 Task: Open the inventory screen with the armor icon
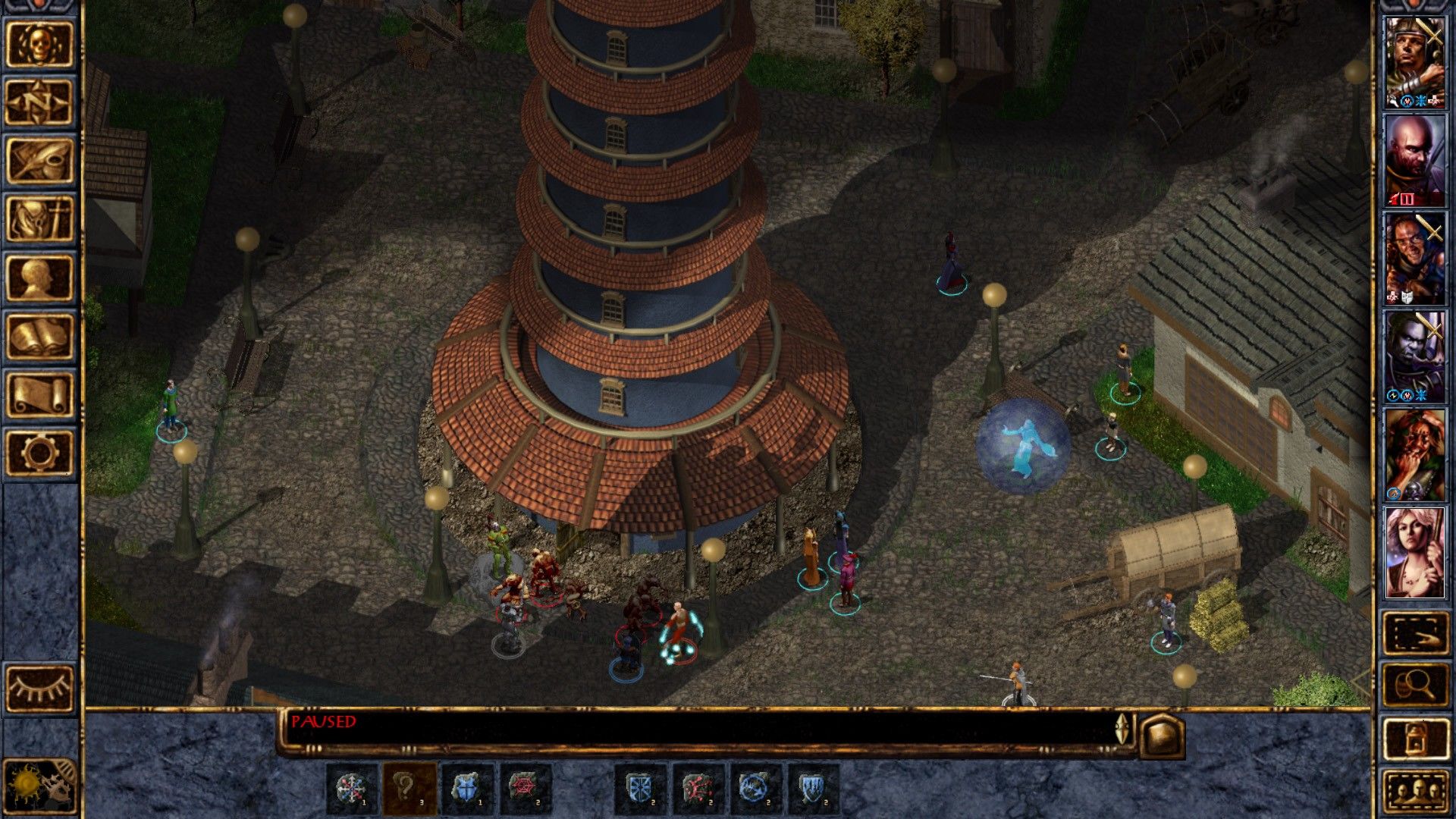39,220
